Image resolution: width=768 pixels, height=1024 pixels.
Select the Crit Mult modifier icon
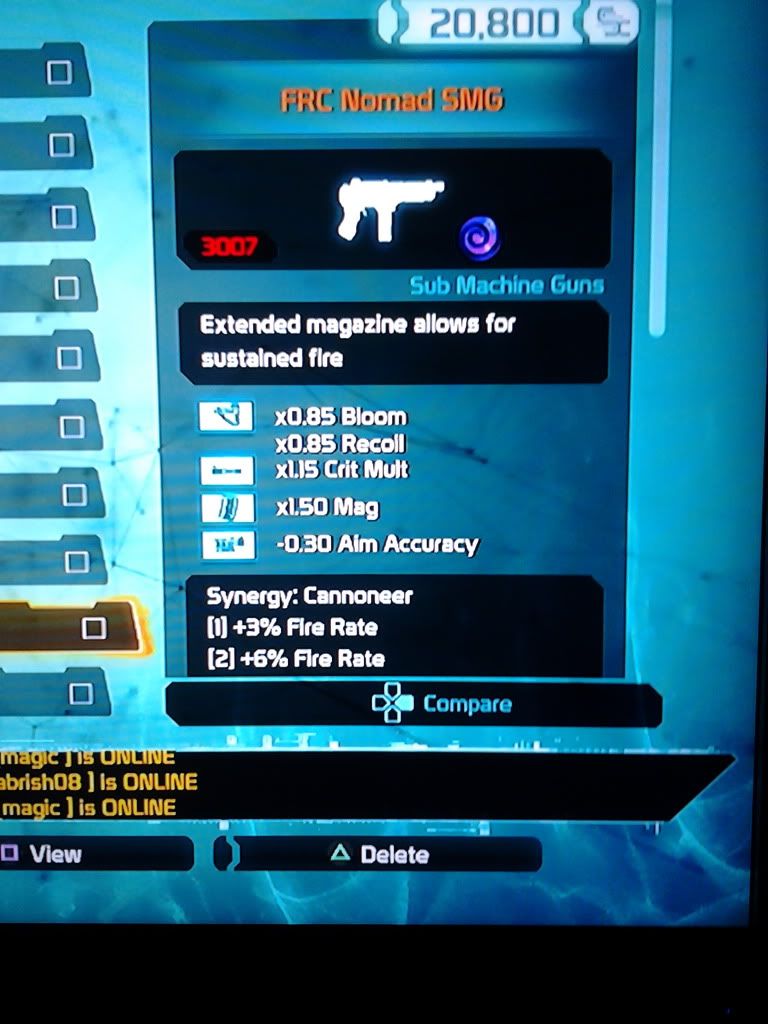(225, 469)
